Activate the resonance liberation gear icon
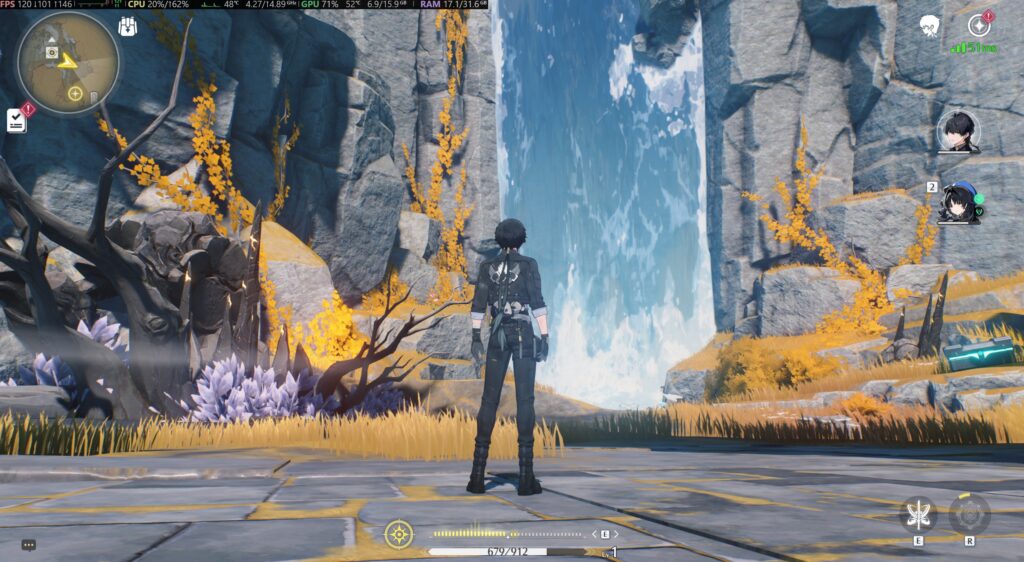This screenshot has height=562, width=1024. point(969,514)
